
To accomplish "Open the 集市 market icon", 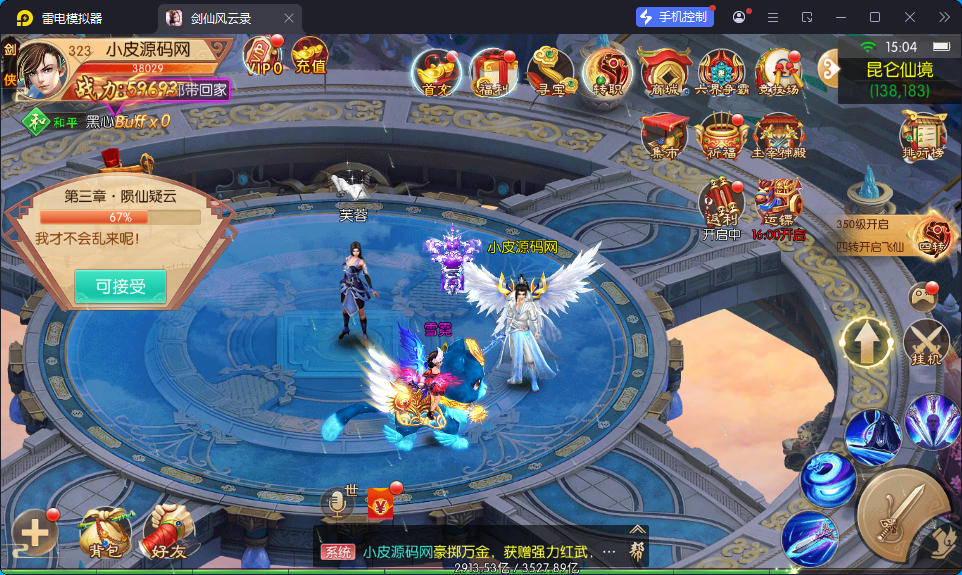I will click(x=664, y=135).
